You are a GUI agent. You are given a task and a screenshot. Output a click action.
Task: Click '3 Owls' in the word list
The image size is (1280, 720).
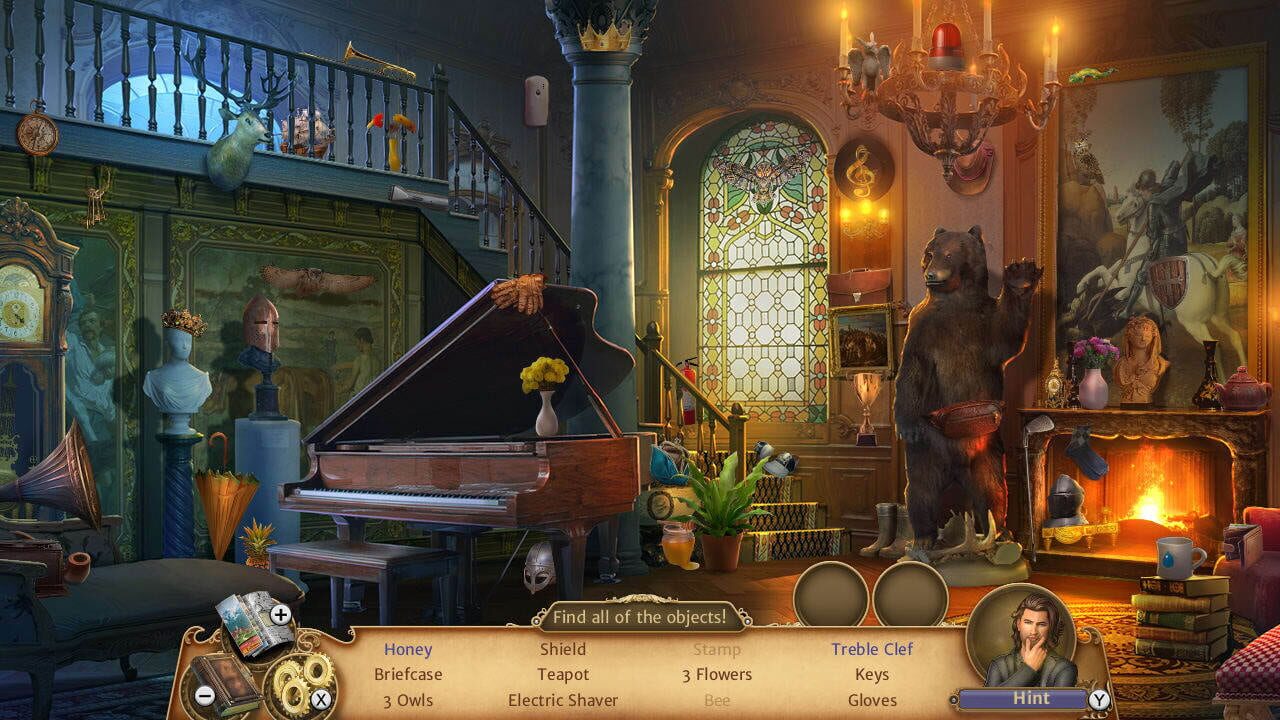(407, 700)
